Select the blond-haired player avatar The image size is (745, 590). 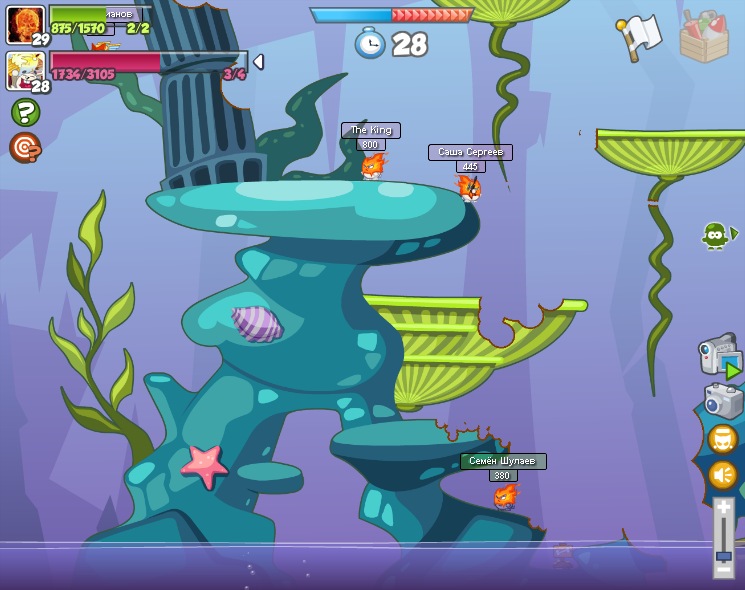click(25, 71)
